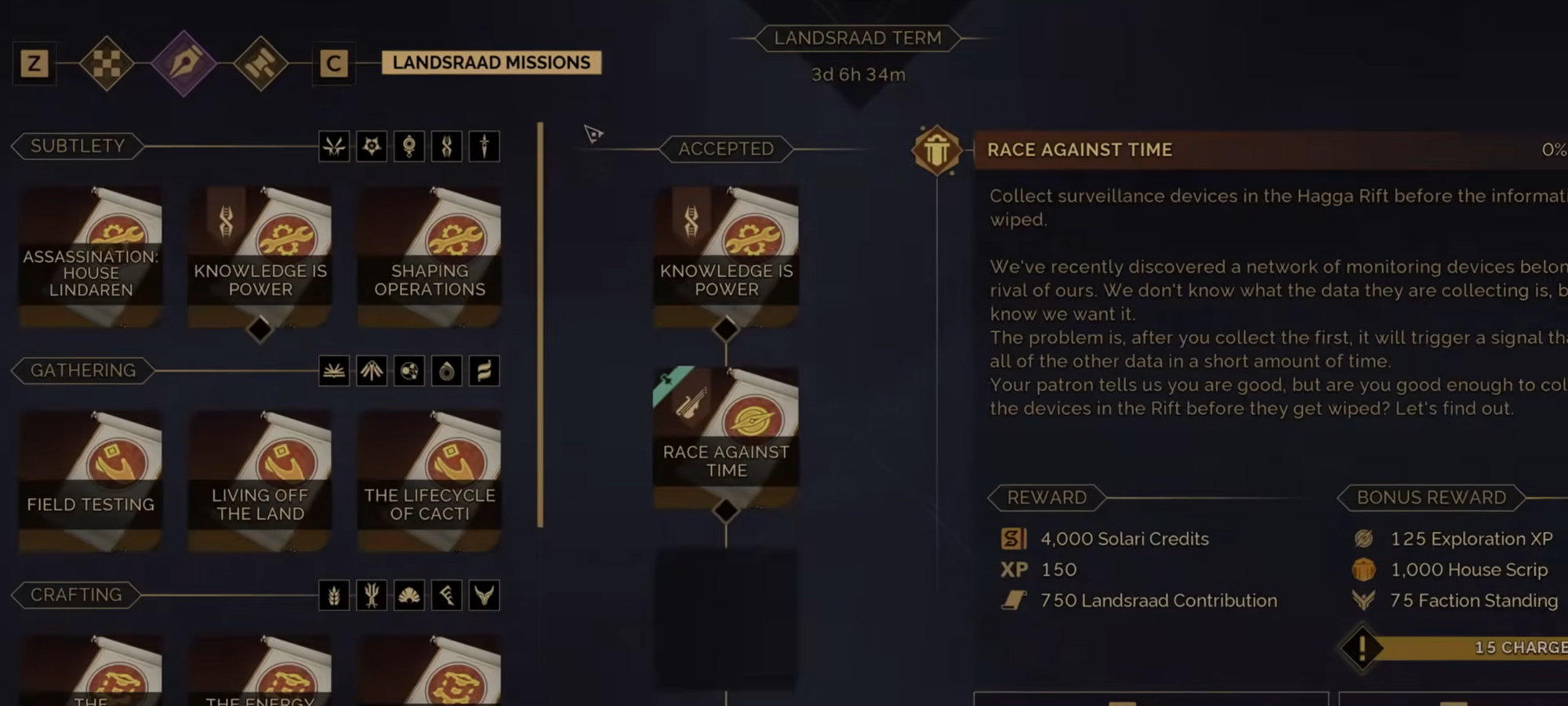Viewport: 1568px width, 706px height.
Task: Click the exclamation charge diamond icon
Action: [1363, 648]
